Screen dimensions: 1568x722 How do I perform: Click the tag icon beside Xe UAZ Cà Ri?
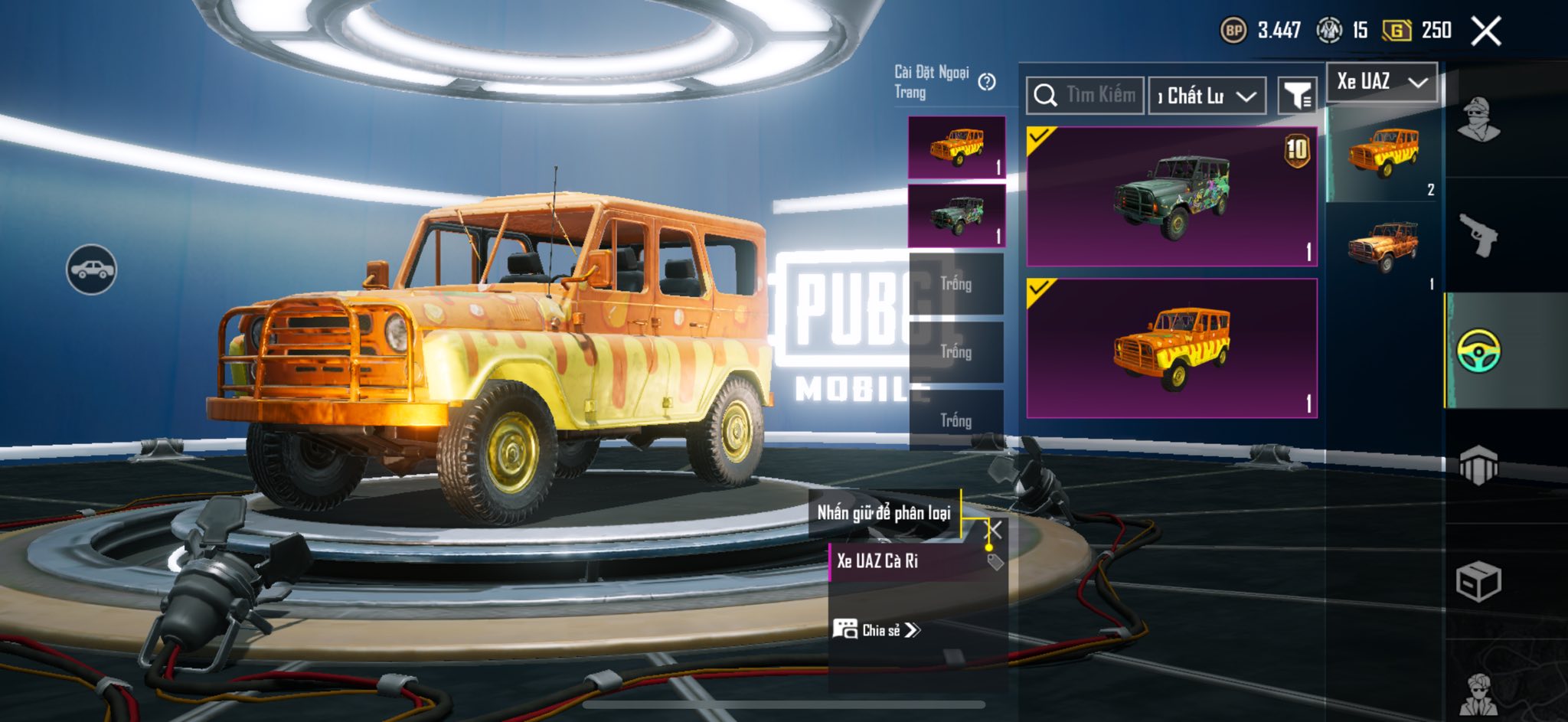tap(995, 562)
